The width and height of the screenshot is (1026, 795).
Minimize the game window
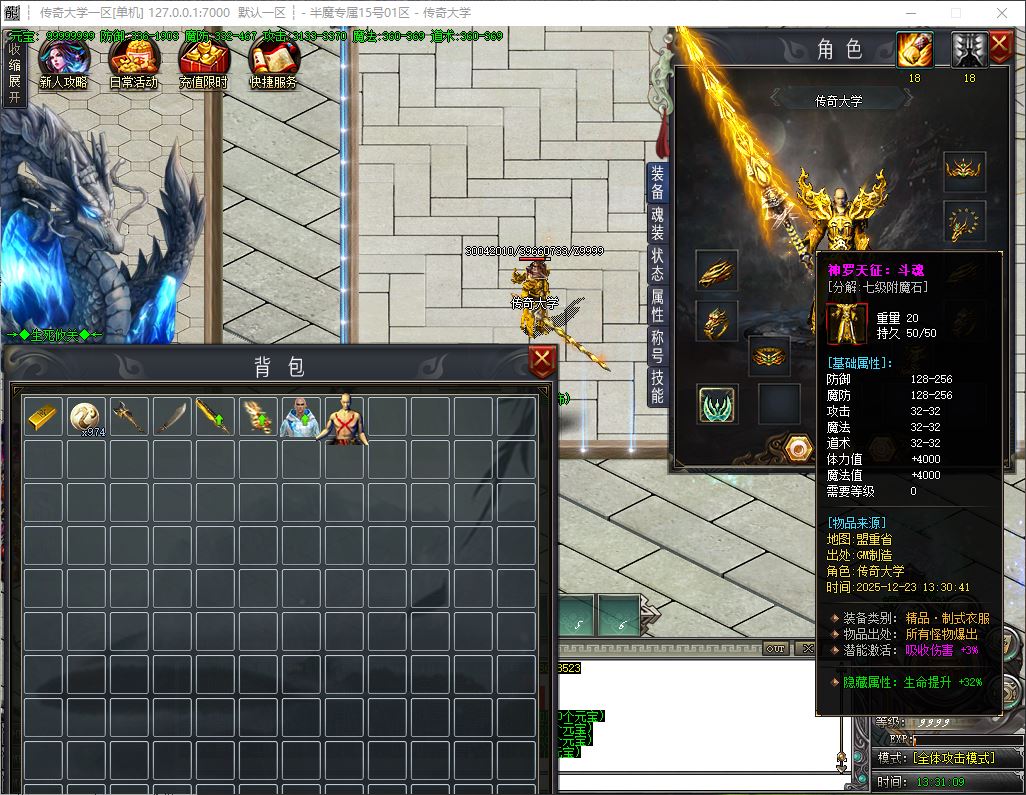[x=909, y=13]
